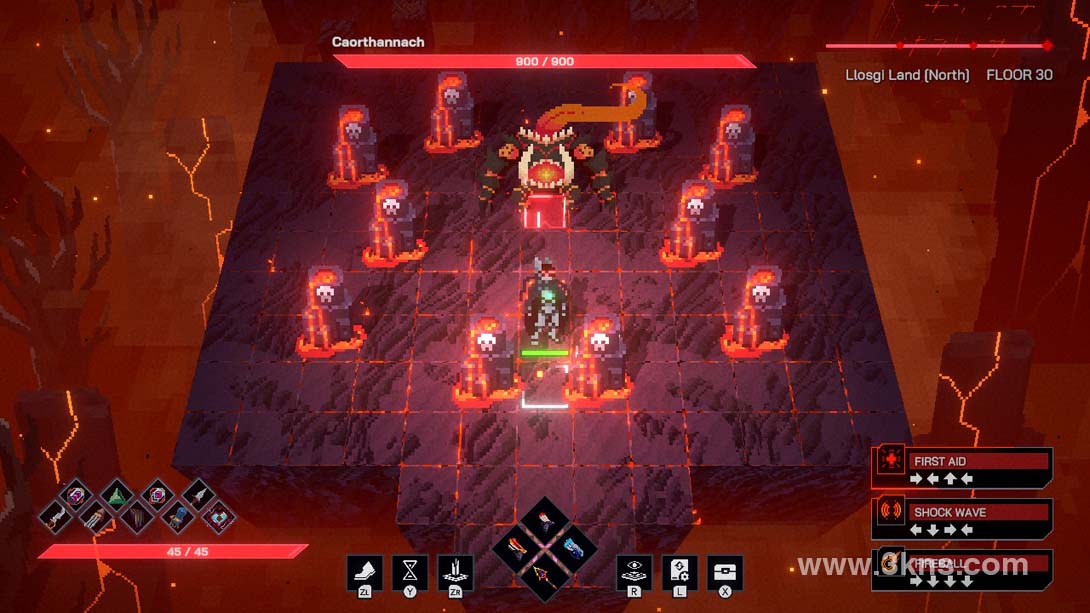This screenshot has height=613, width=1090.
Task: Select the boot dash action icon
Action: coord(364,573)
